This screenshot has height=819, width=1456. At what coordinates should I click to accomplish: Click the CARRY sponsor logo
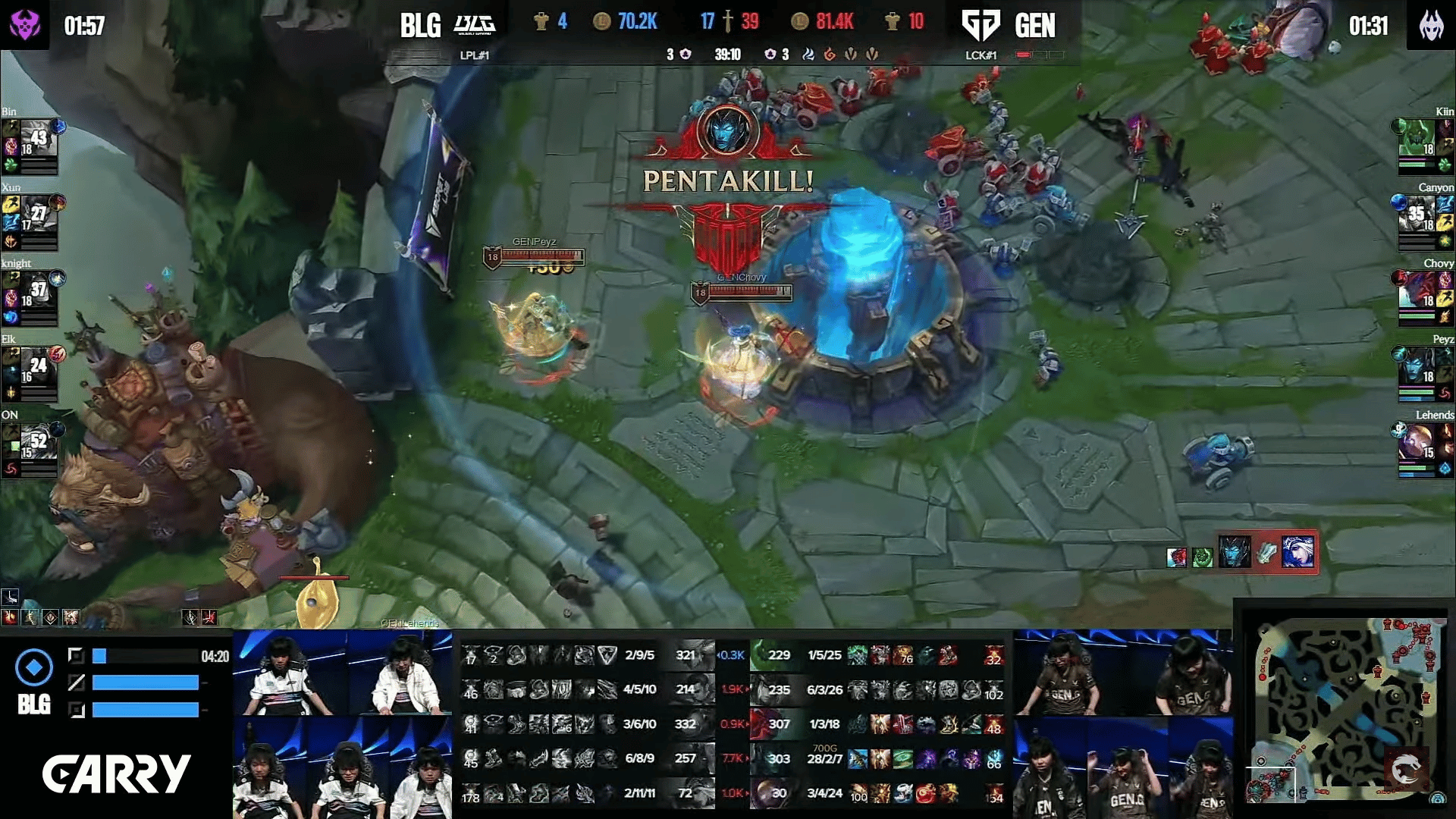(x=116, y=773)
